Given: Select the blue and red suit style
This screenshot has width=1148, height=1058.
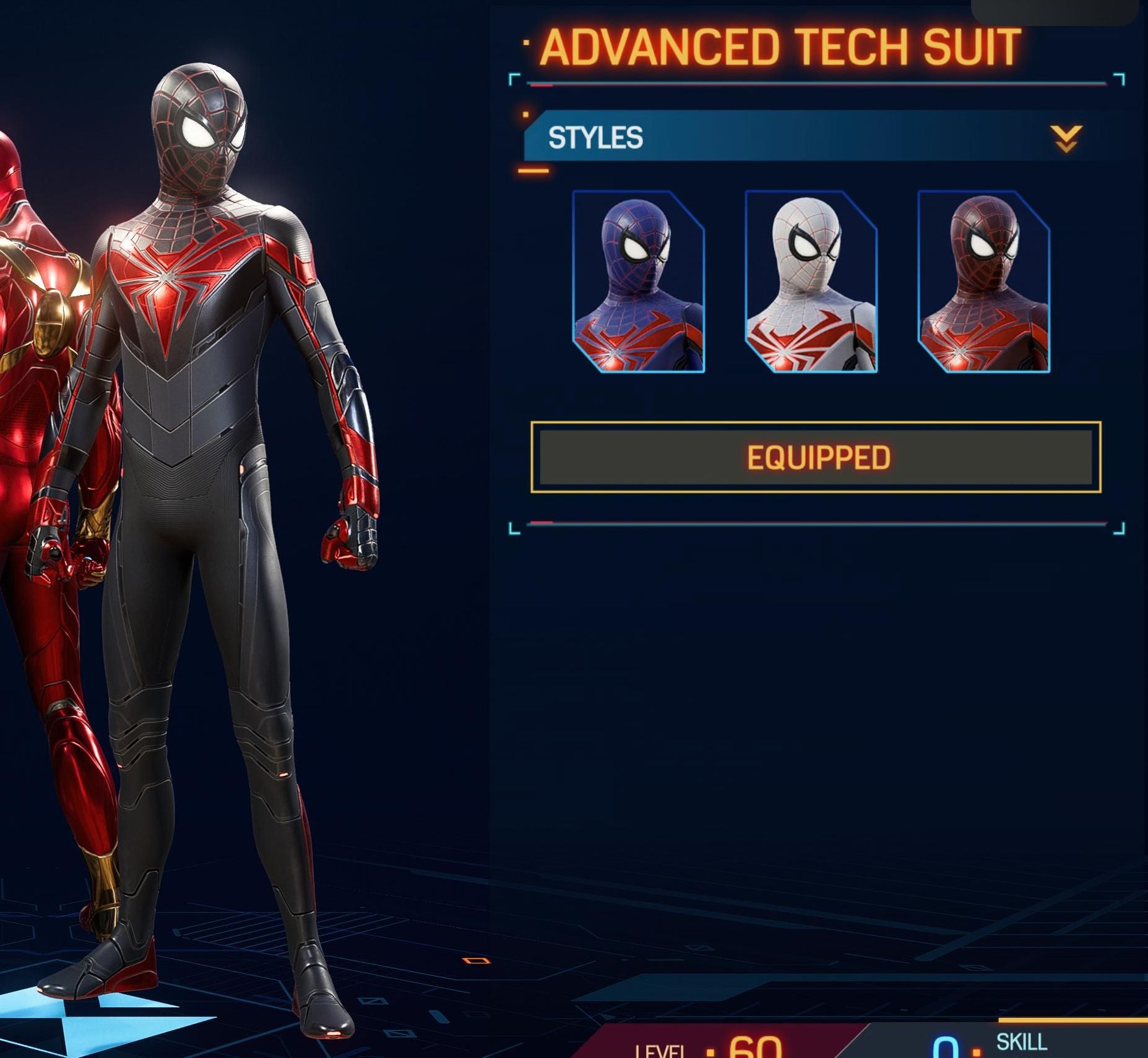Looking at the screenshot, I should [x=638, y=282].
